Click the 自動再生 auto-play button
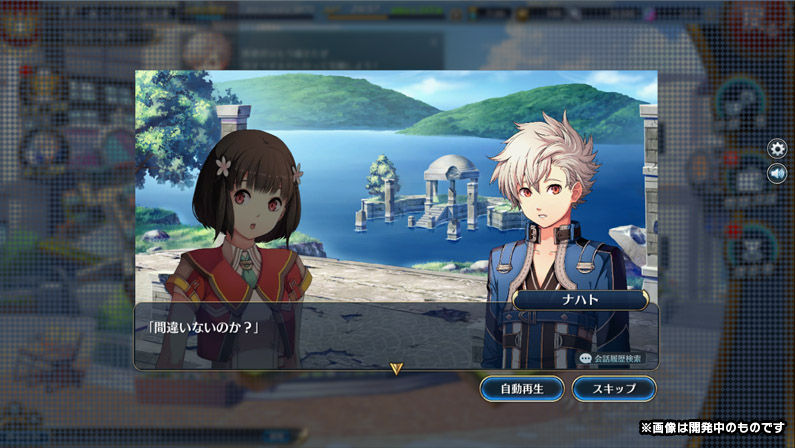Screen dimensions: 795x448 pyautogui.click(x=521, y=388)
